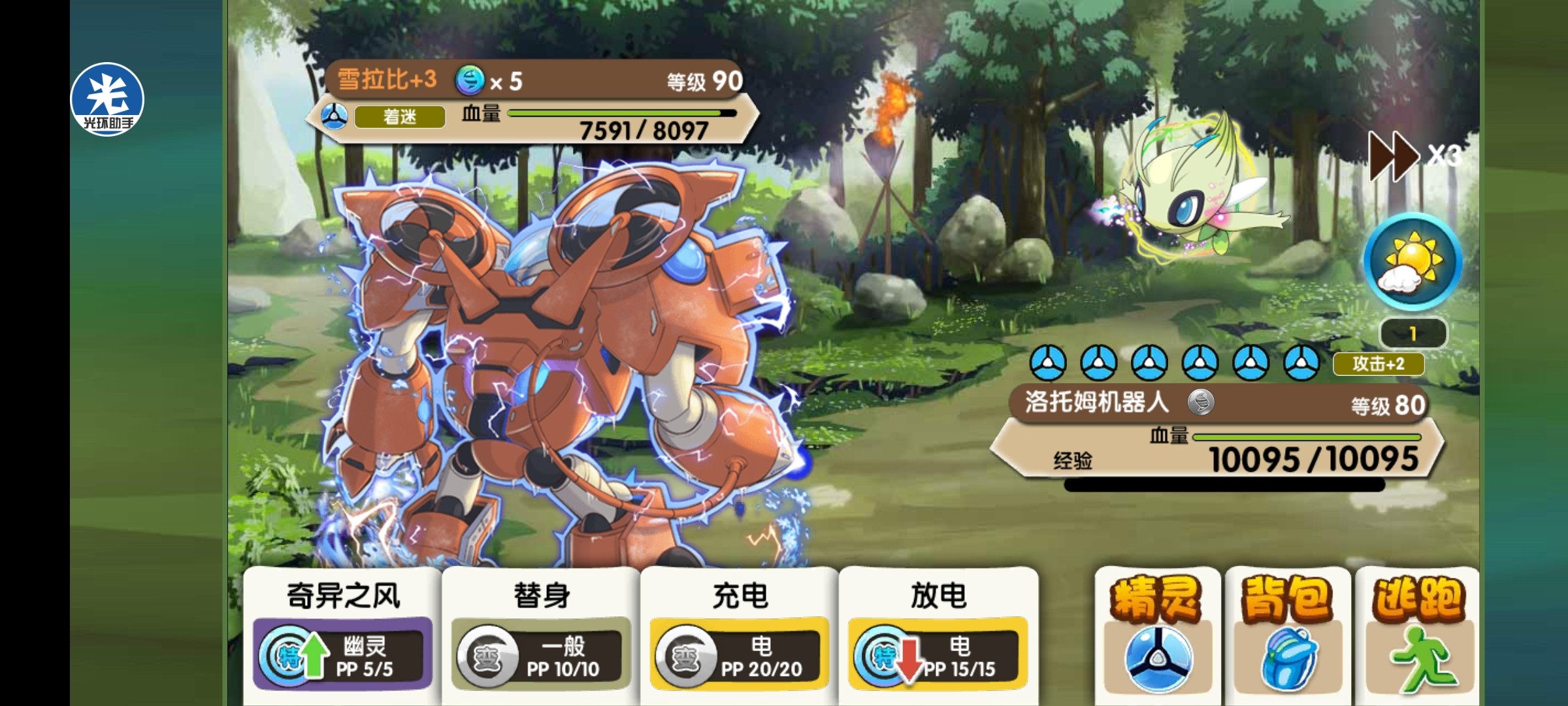The width and height of the screenshot is (1568, 706).
Task: Flee the battle with 逃跑
Action: click(x=1416, y=635)
